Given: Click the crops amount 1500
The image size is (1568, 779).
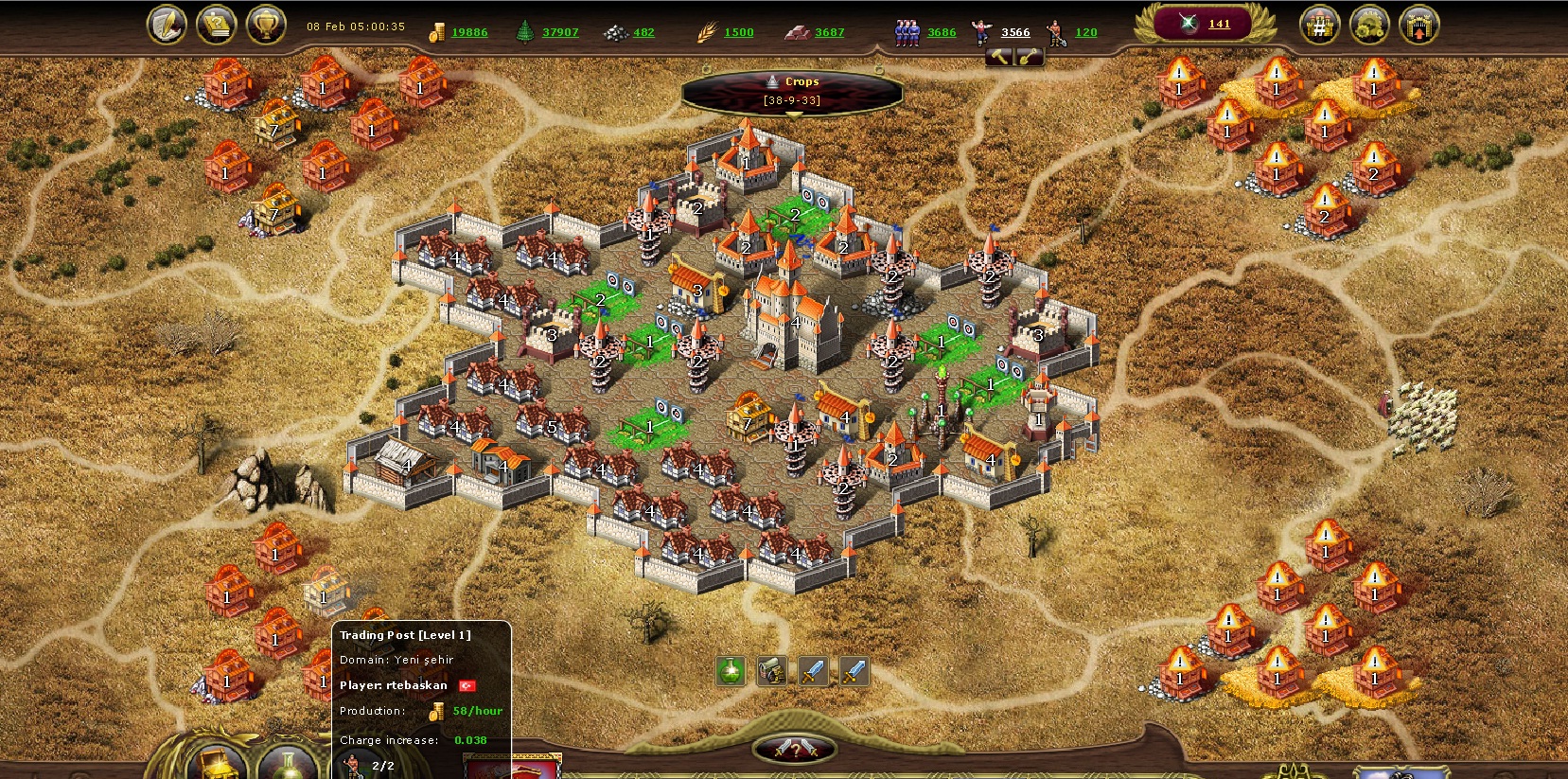Looking at the screenshot, I should click(739, 32).
